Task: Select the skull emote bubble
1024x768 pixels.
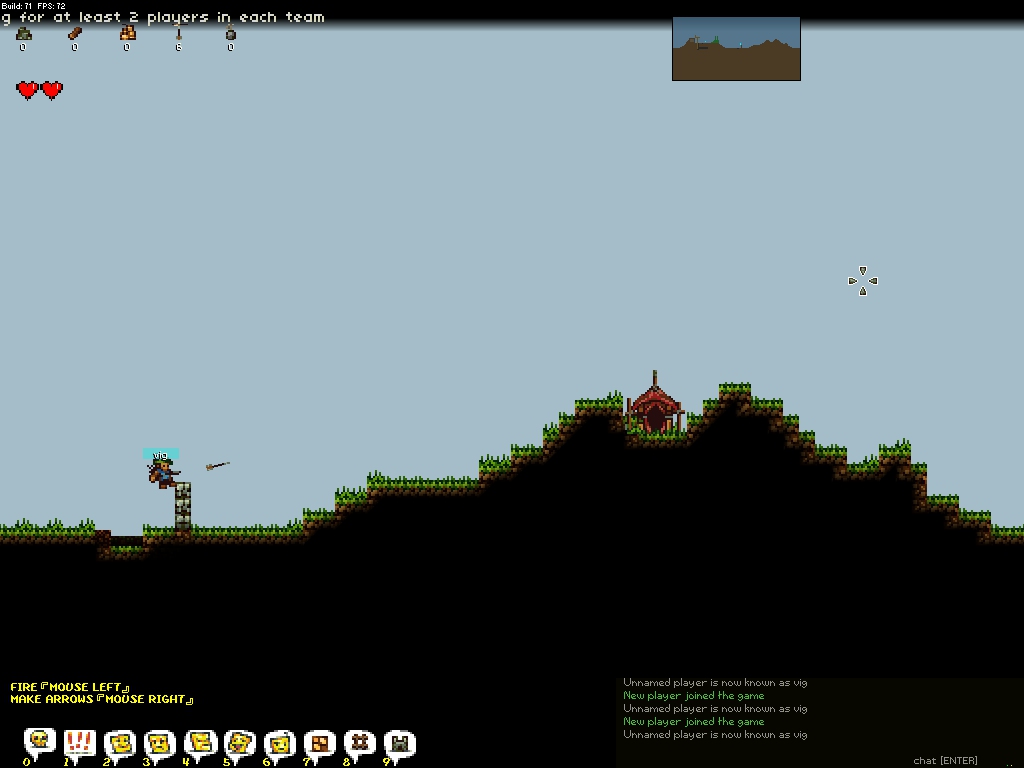Action: [x=39, y=742]
